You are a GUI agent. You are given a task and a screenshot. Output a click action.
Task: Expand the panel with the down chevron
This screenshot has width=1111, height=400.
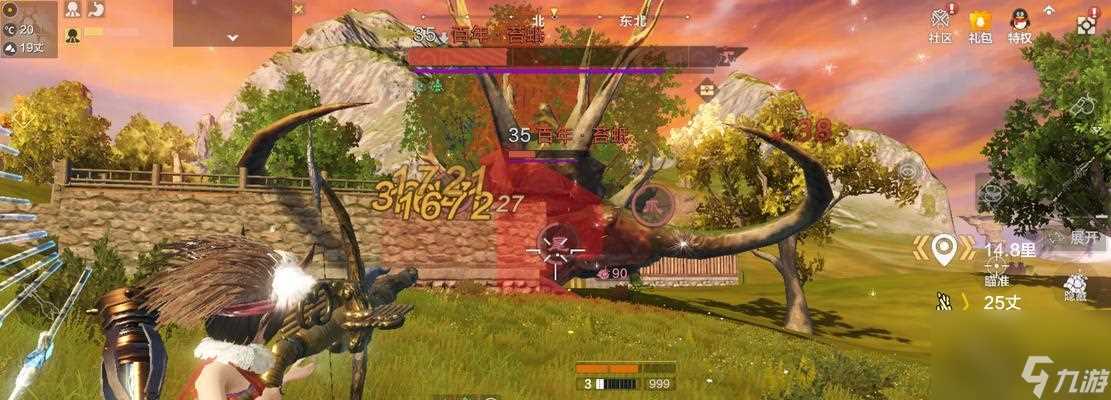pyautogui.click(x=232, y=36)
